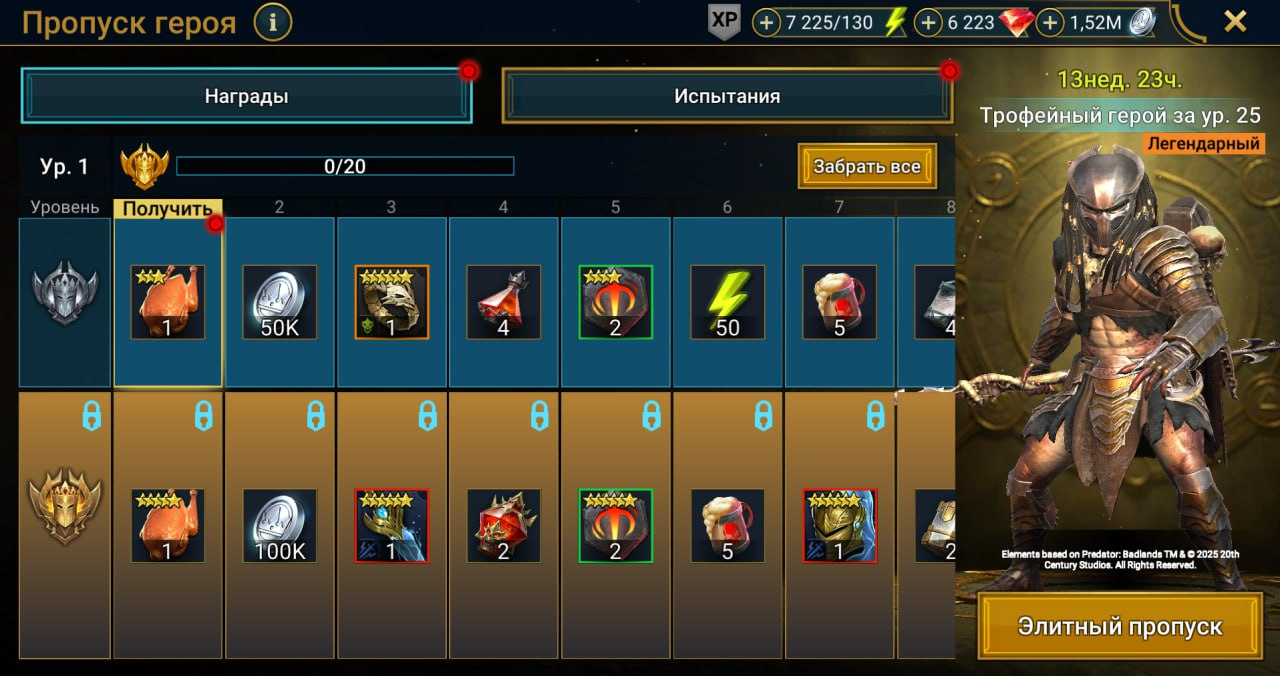This screenshot has width=1280, height=676.
Task: Switch to the Испытания tab
Action: 727,97
